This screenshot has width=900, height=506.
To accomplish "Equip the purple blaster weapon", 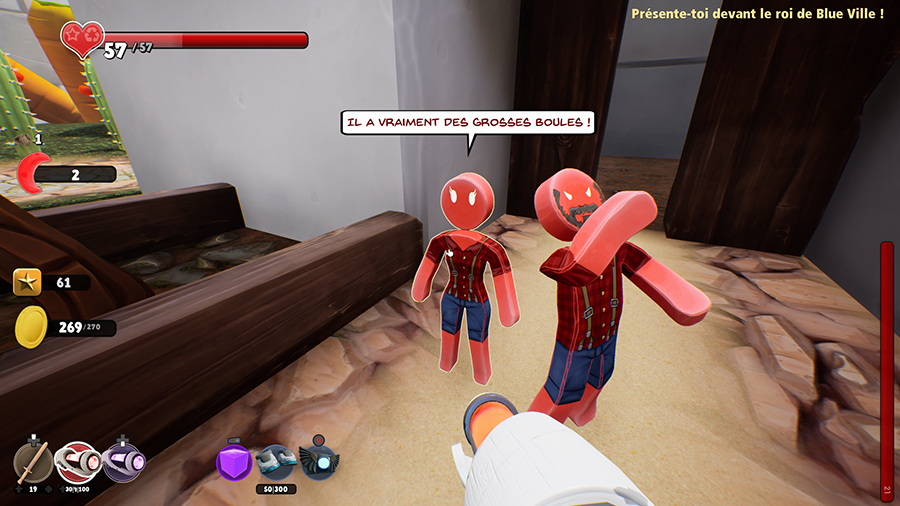I will tap(124, 462).
